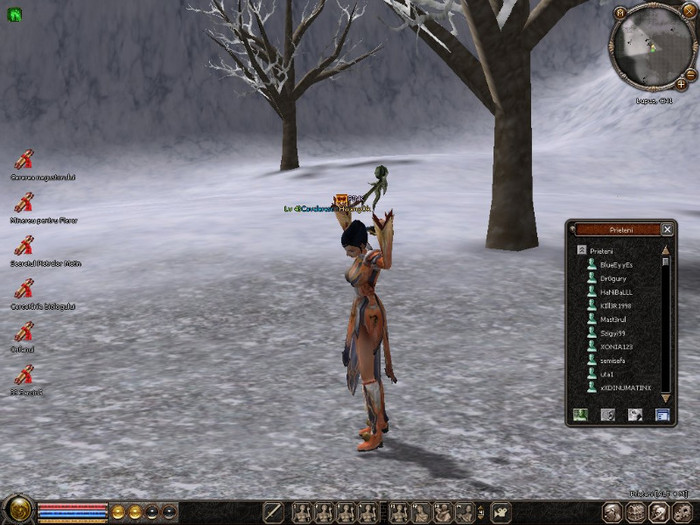Open the Secretul Pietrelor Metin quest scroll

tap(24, 246)
